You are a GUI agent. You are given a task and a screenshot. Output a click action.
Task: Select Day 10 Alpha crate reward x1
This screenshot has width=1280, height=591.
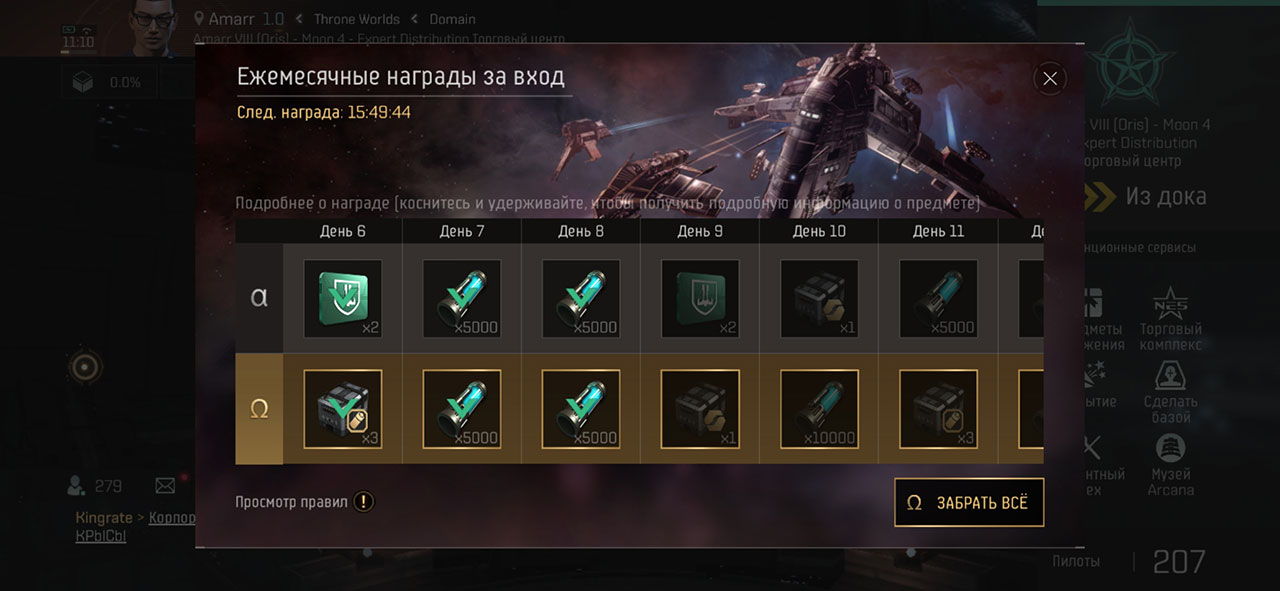coord(819,298)
